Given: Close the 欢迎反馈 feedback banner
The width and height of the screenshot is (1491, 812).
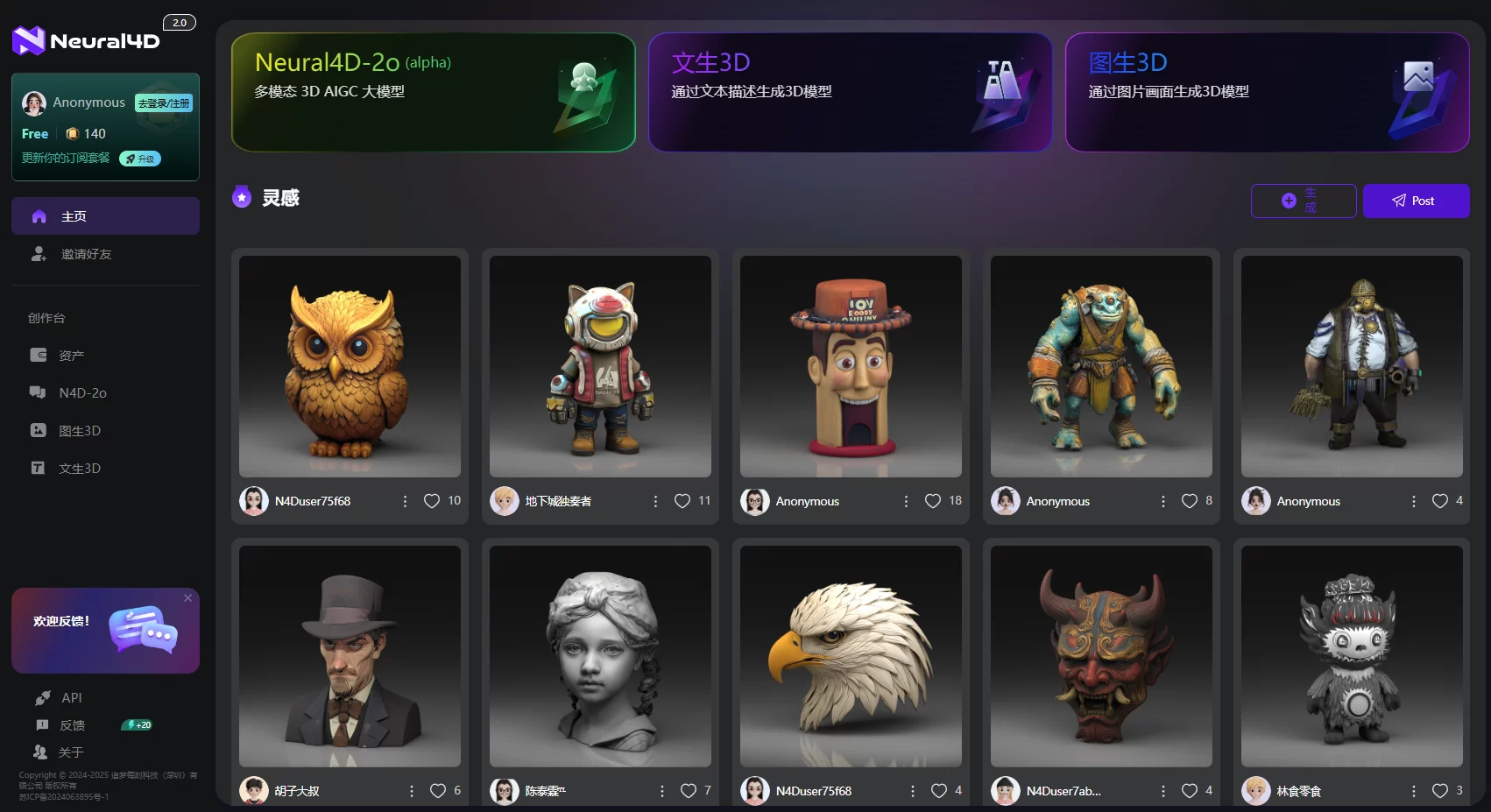Looking at the screenshot, I should point(187,598).
